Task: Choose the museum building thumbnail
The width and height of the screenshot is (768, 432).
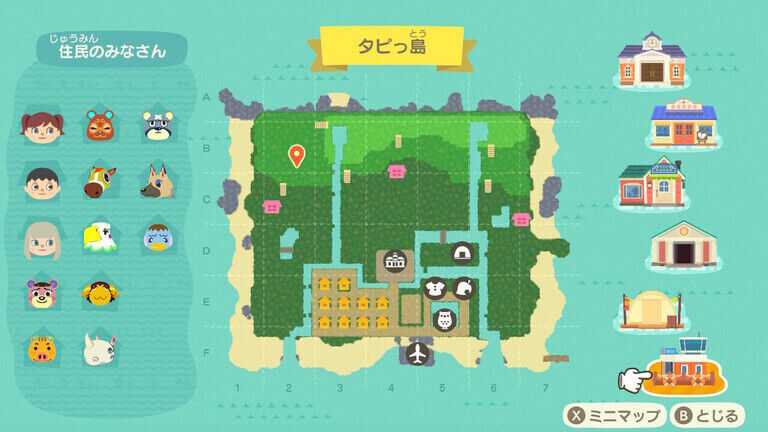Action: [x=684, y=245]
